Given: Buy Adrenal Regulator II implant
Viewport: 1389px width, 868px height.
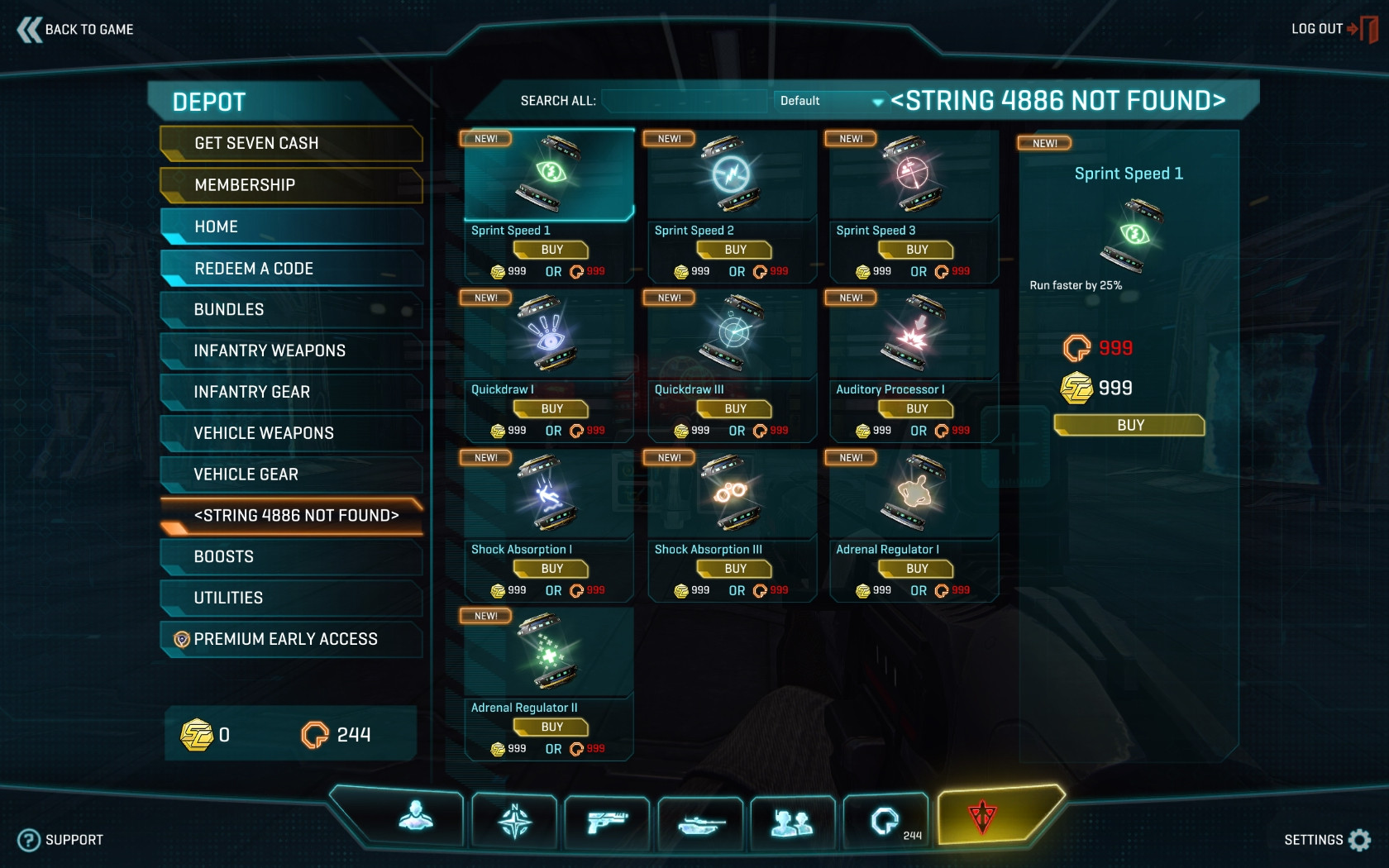Looking at the screenshot, I should pyautogui.click(x=551, y=727).
